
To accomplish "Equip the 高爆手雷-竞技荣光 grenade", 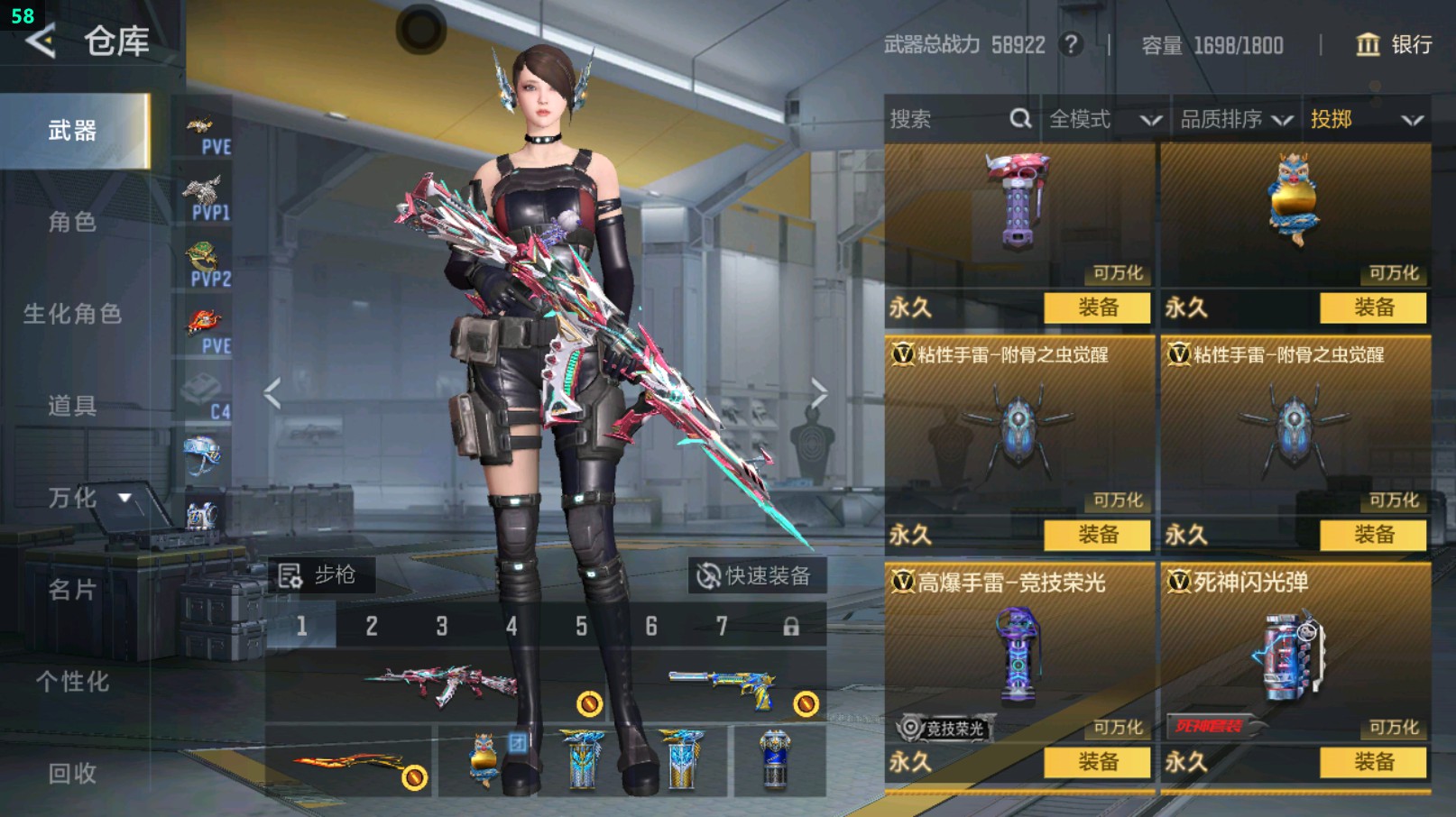I will pos(1097,762).
